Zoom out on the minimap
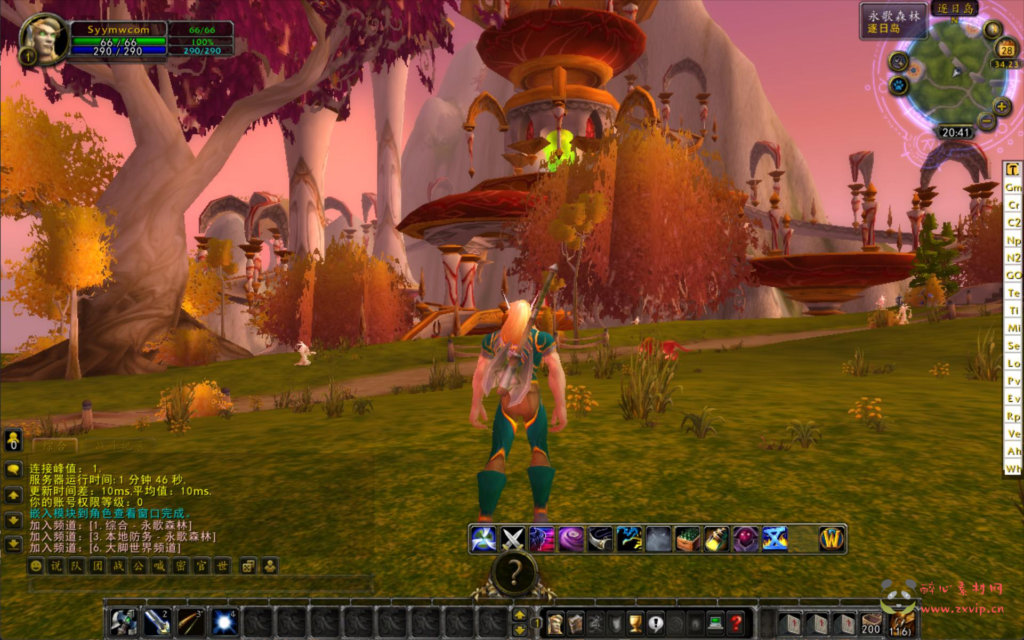 click(x=986, y=122)
